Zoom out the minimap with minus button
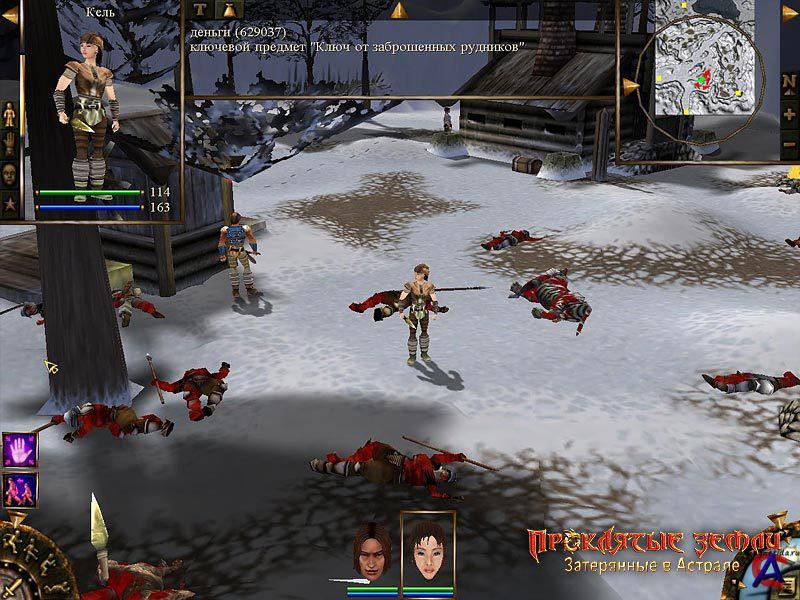 [789, 145]
